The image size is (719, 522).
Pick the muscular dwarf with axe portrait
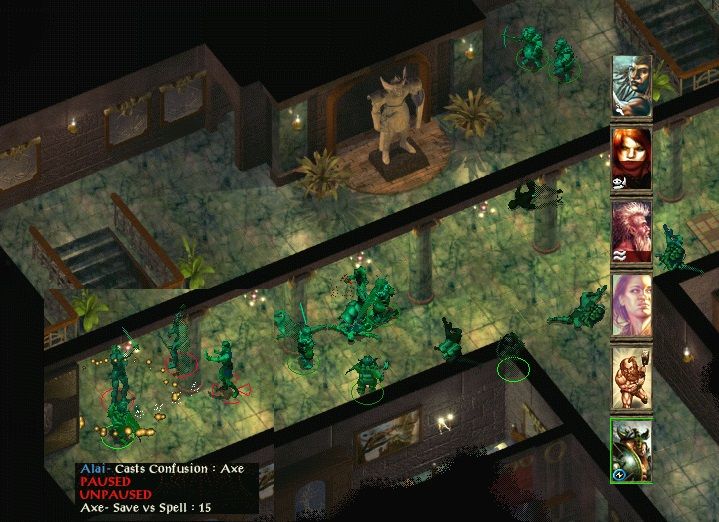tap(631, 377)
